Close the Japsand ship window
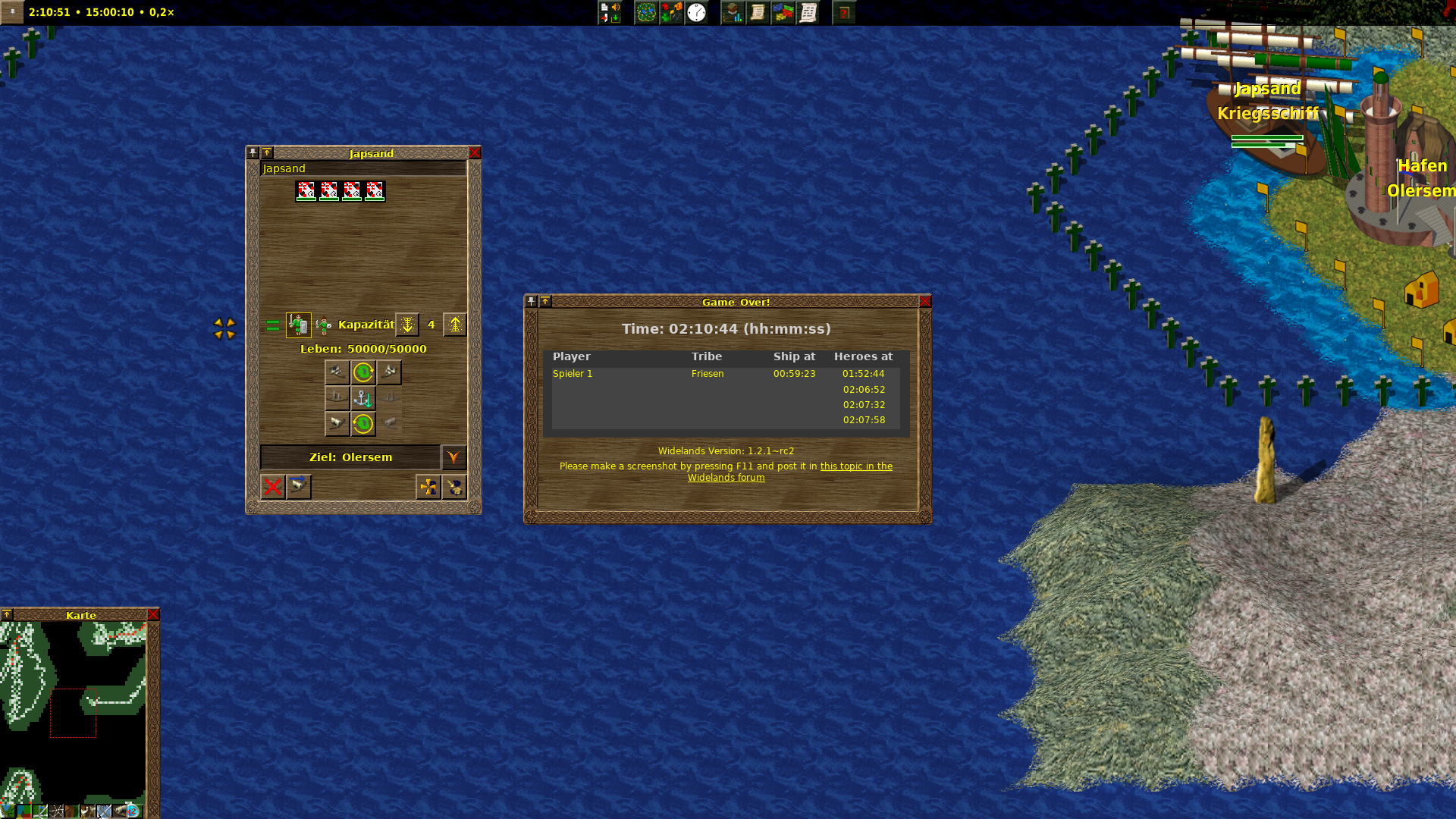 475,153
